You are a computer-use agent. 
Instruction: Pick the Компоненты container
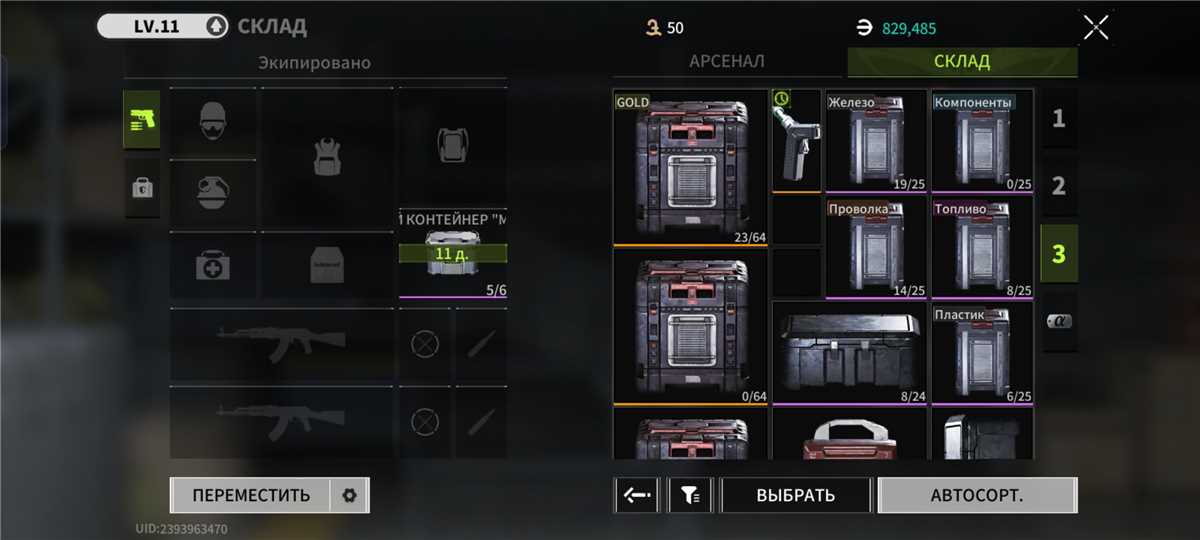tap(982, 141)
